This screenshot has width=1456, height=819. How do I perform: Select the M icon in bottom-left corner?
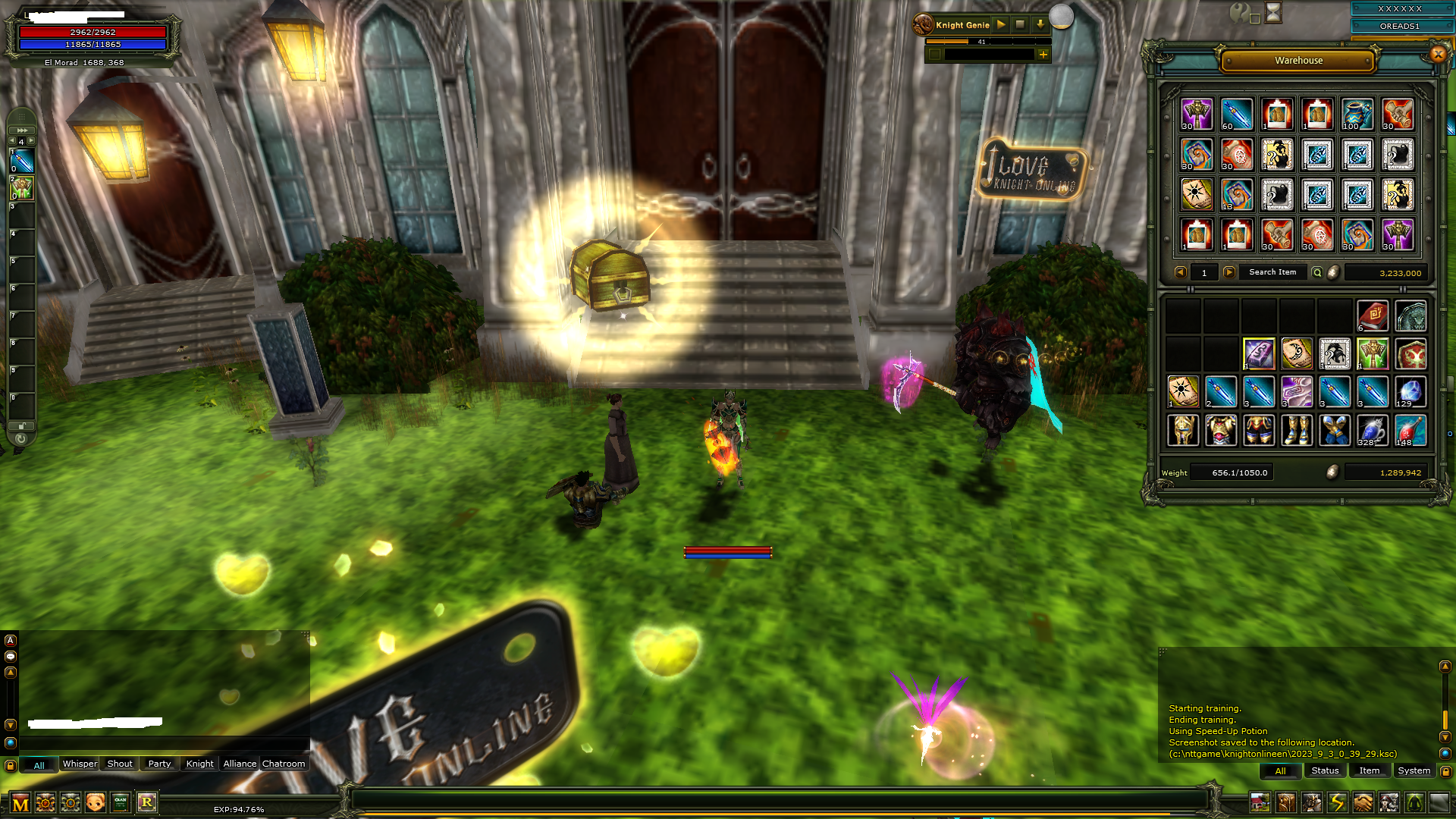[21, 802]
